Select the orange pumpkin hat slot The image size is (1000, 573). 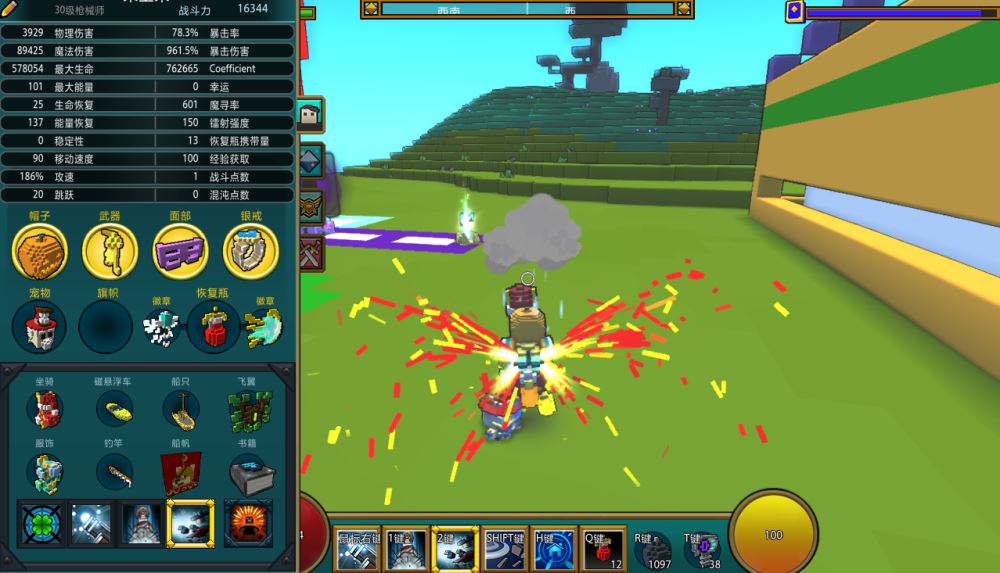39,251
